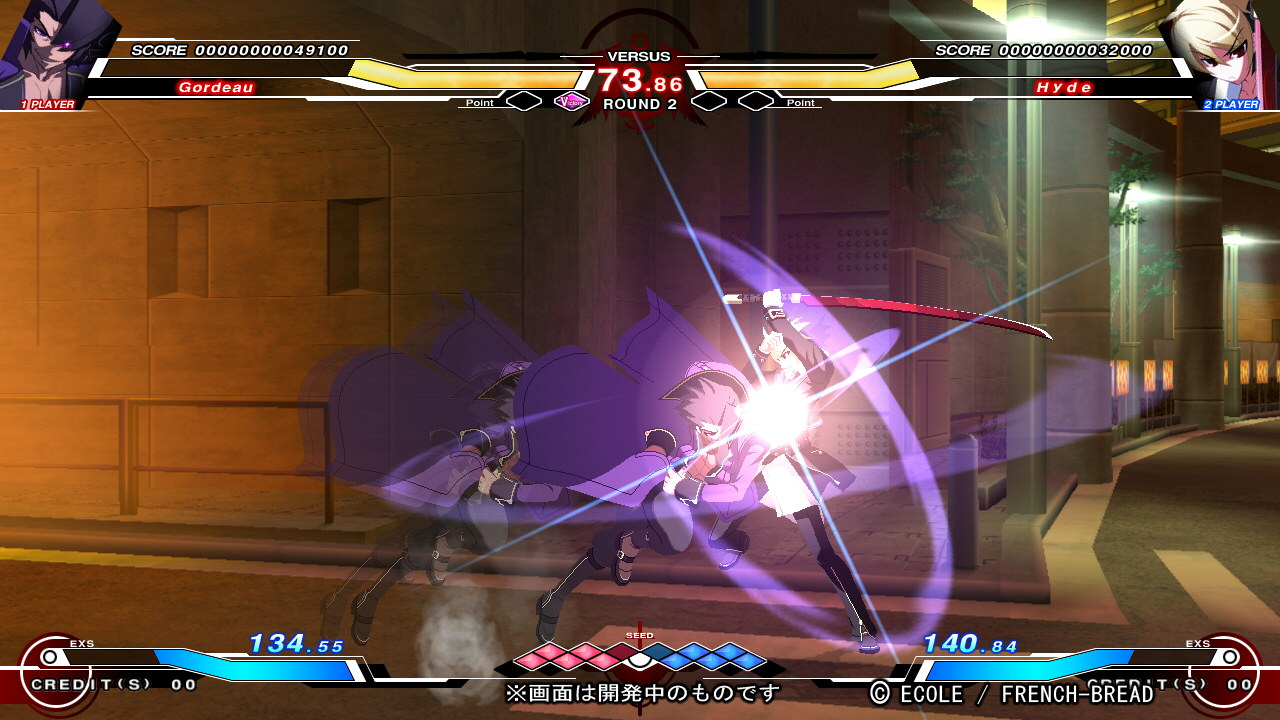Select the pink Vorpal round-point icon
This screenshot has width=1280, height=720.
[571, 101]
